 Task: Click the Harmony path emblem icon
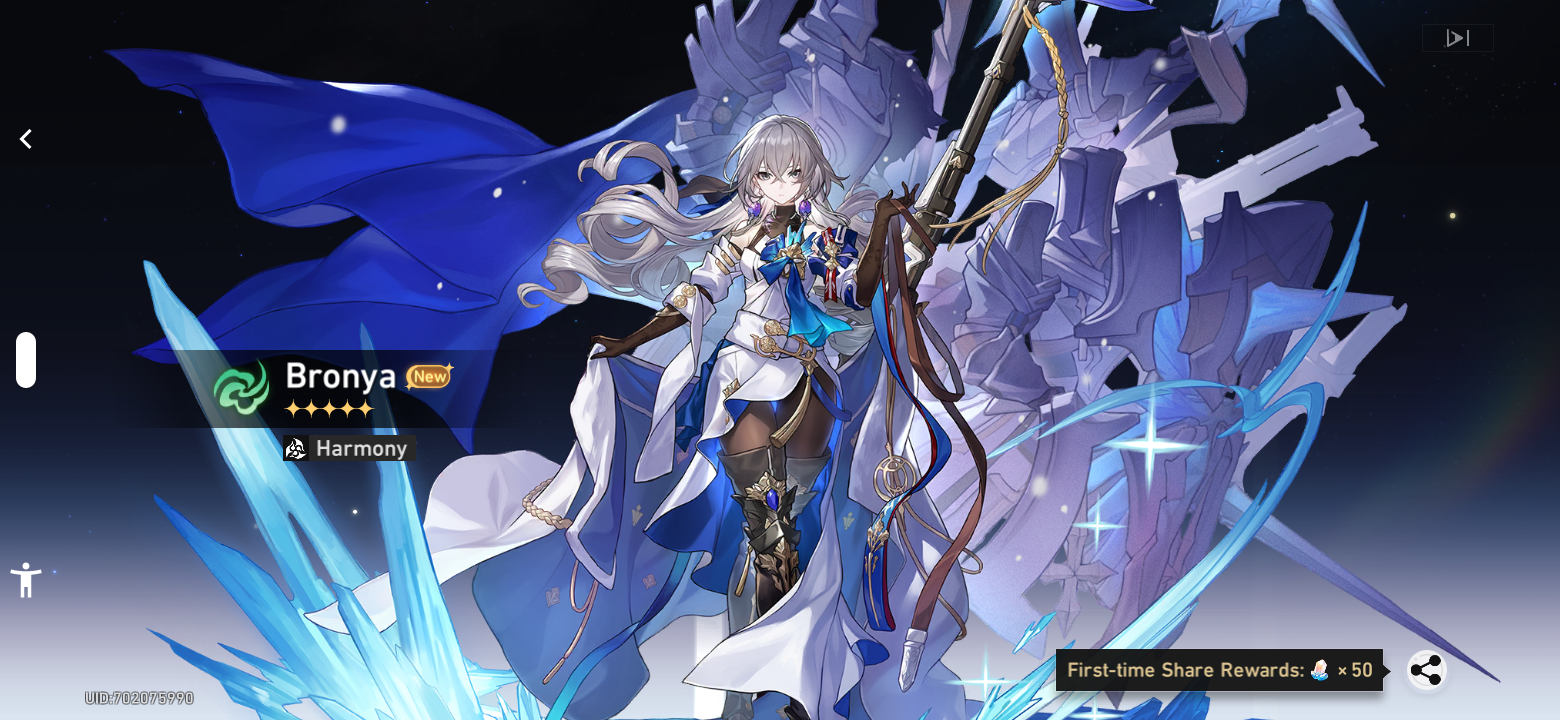pos(295,448)
